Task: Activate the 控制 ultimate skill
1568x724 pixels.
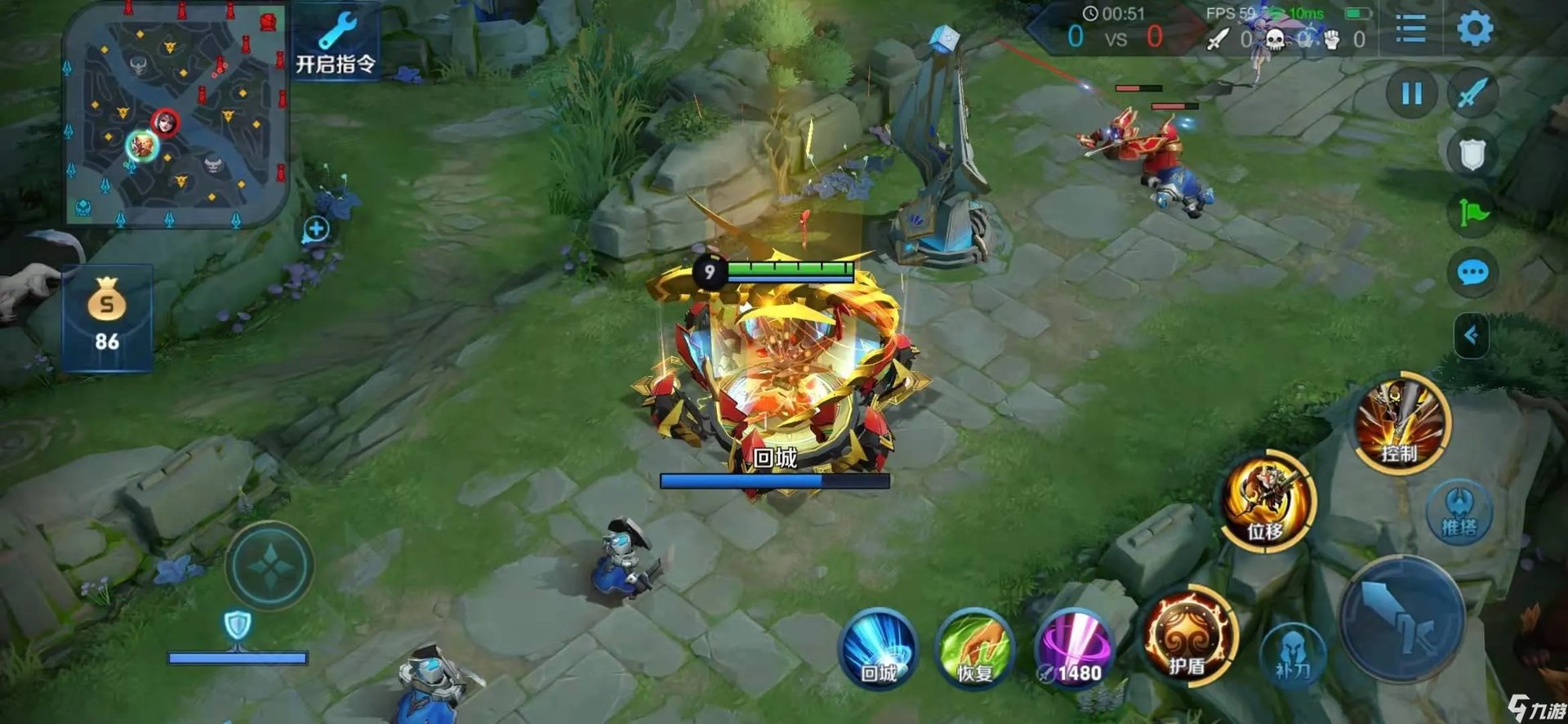Action: point(1402,423)
